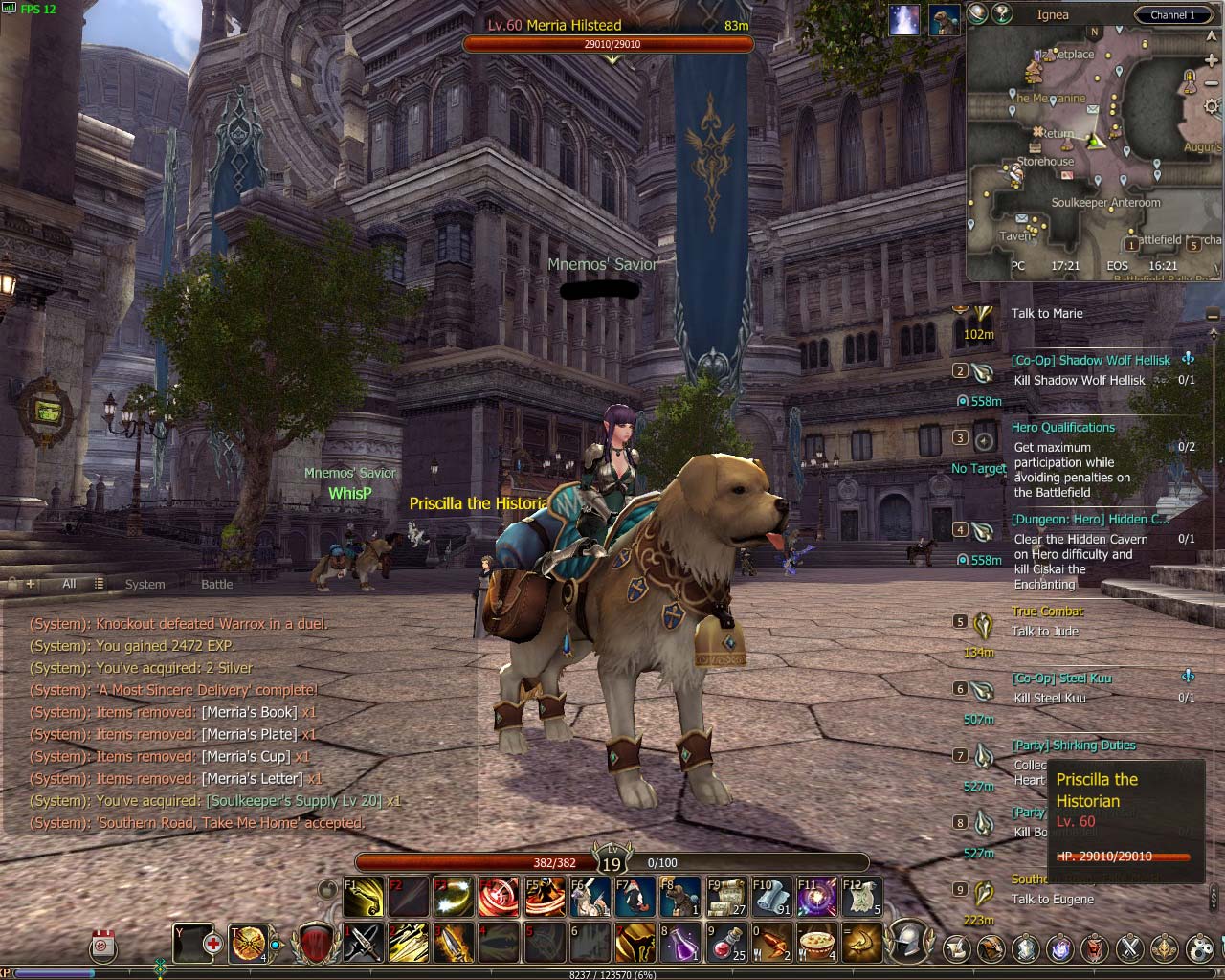Image resolution: width=1225 pixels, height=980 pixels.
Task: Open the settings gears menu icon
Action: pos(1200,948)
